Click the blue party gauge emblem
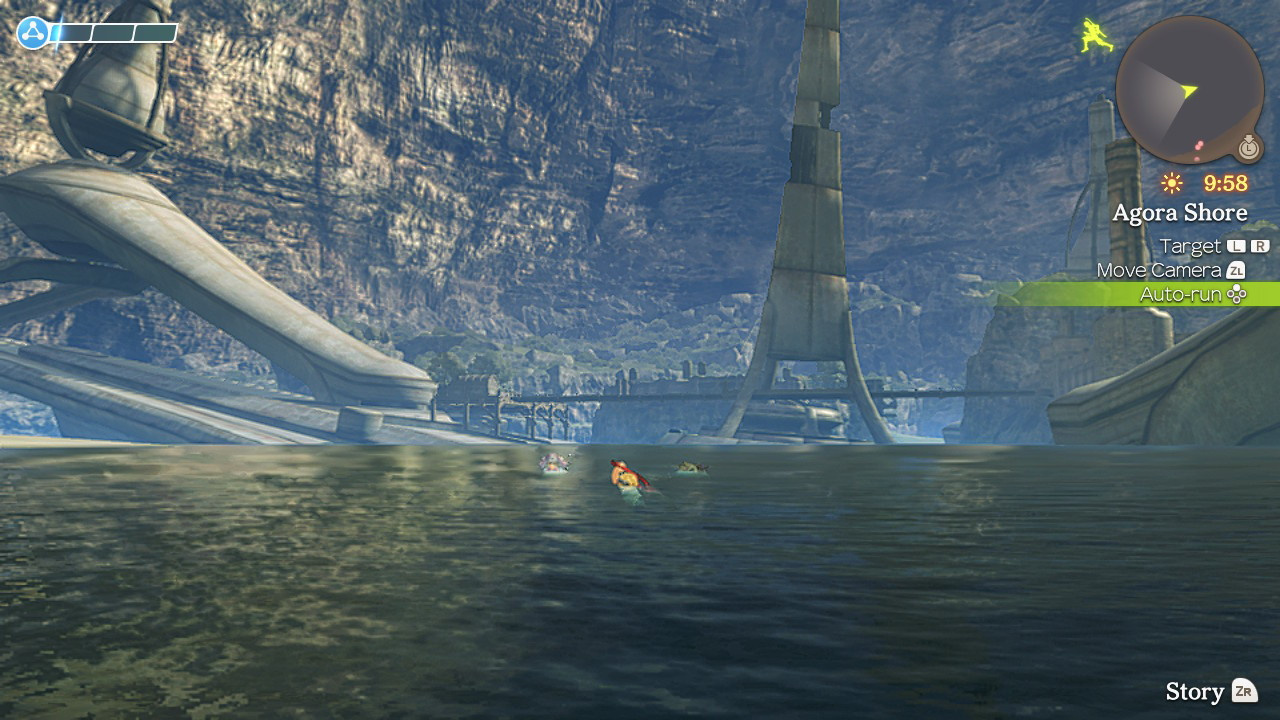The width and height of the screenshot is (1280, 720). click(x=33, y=33)
